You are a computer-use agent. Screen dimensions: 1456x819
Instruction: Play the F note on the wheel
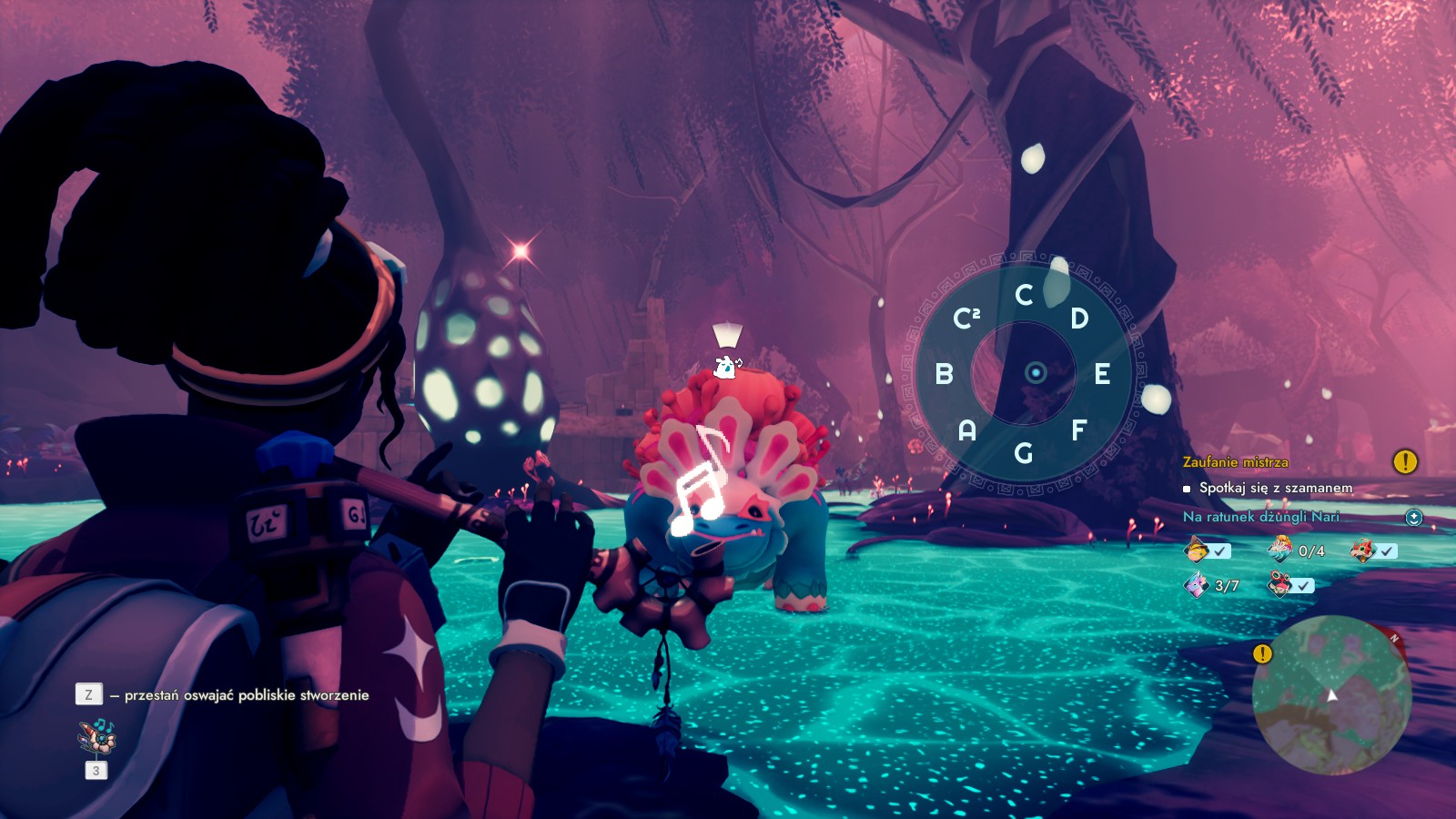(1078, 430)
